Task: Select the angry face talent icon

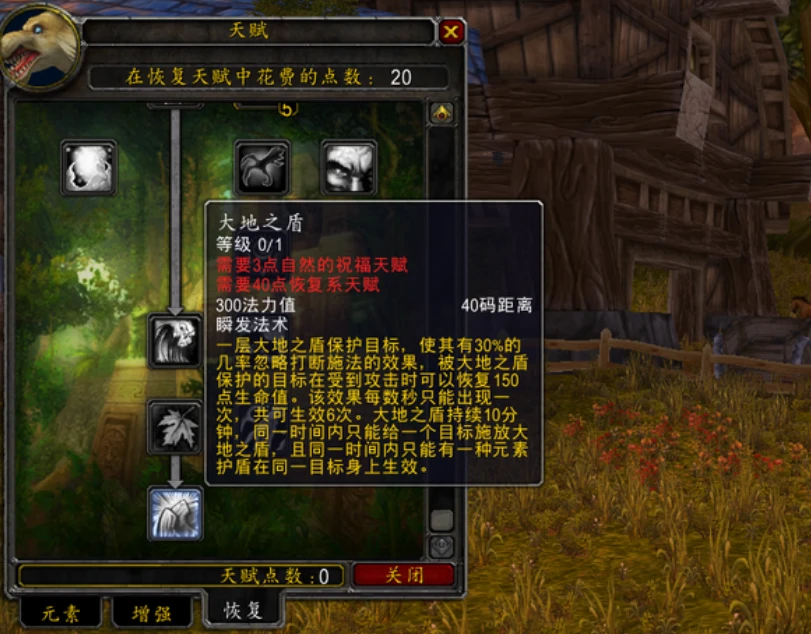Action: click(348, 167)
